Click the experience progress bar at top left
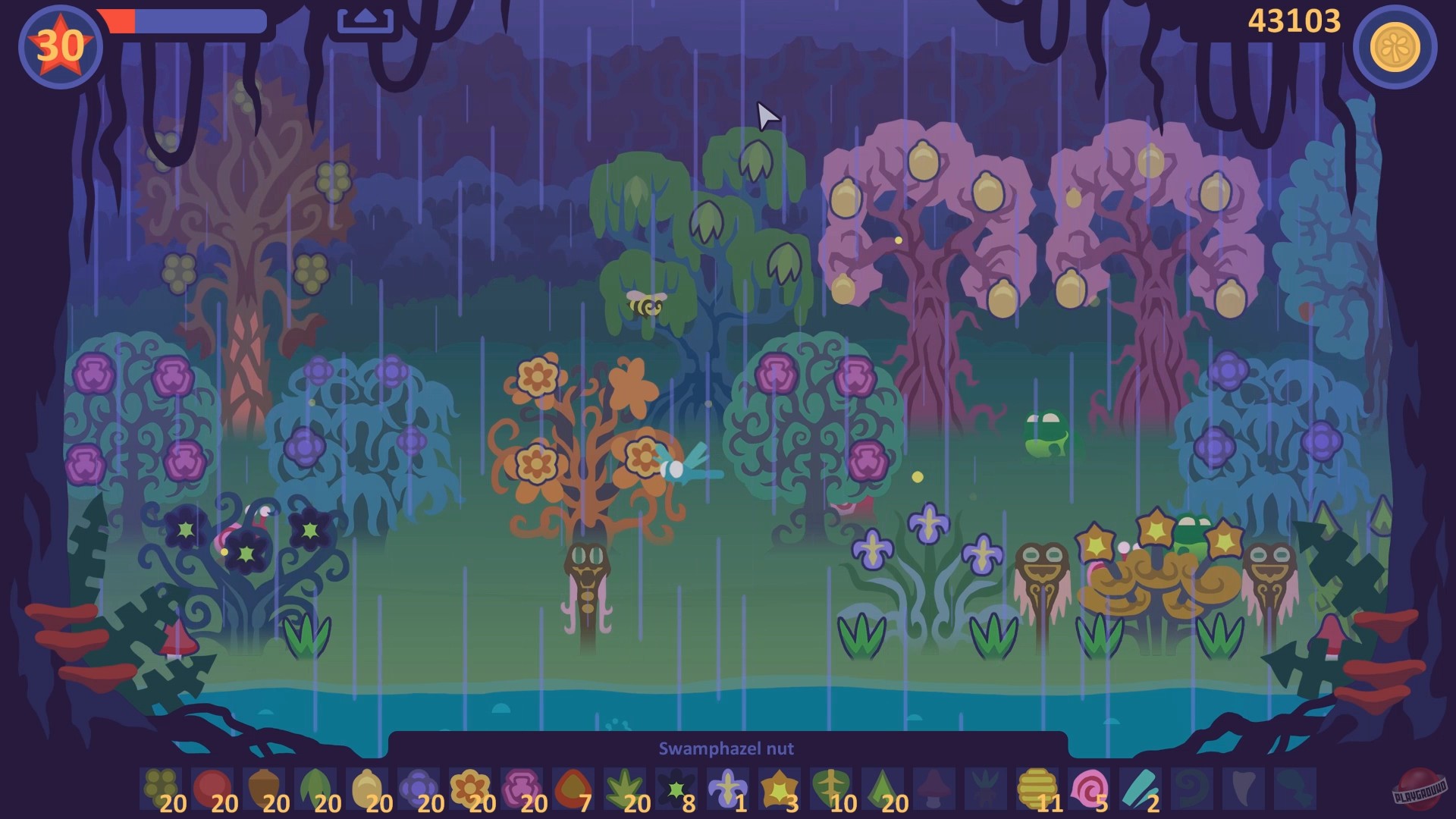1456x819 pixels. (x=182, y=19)
